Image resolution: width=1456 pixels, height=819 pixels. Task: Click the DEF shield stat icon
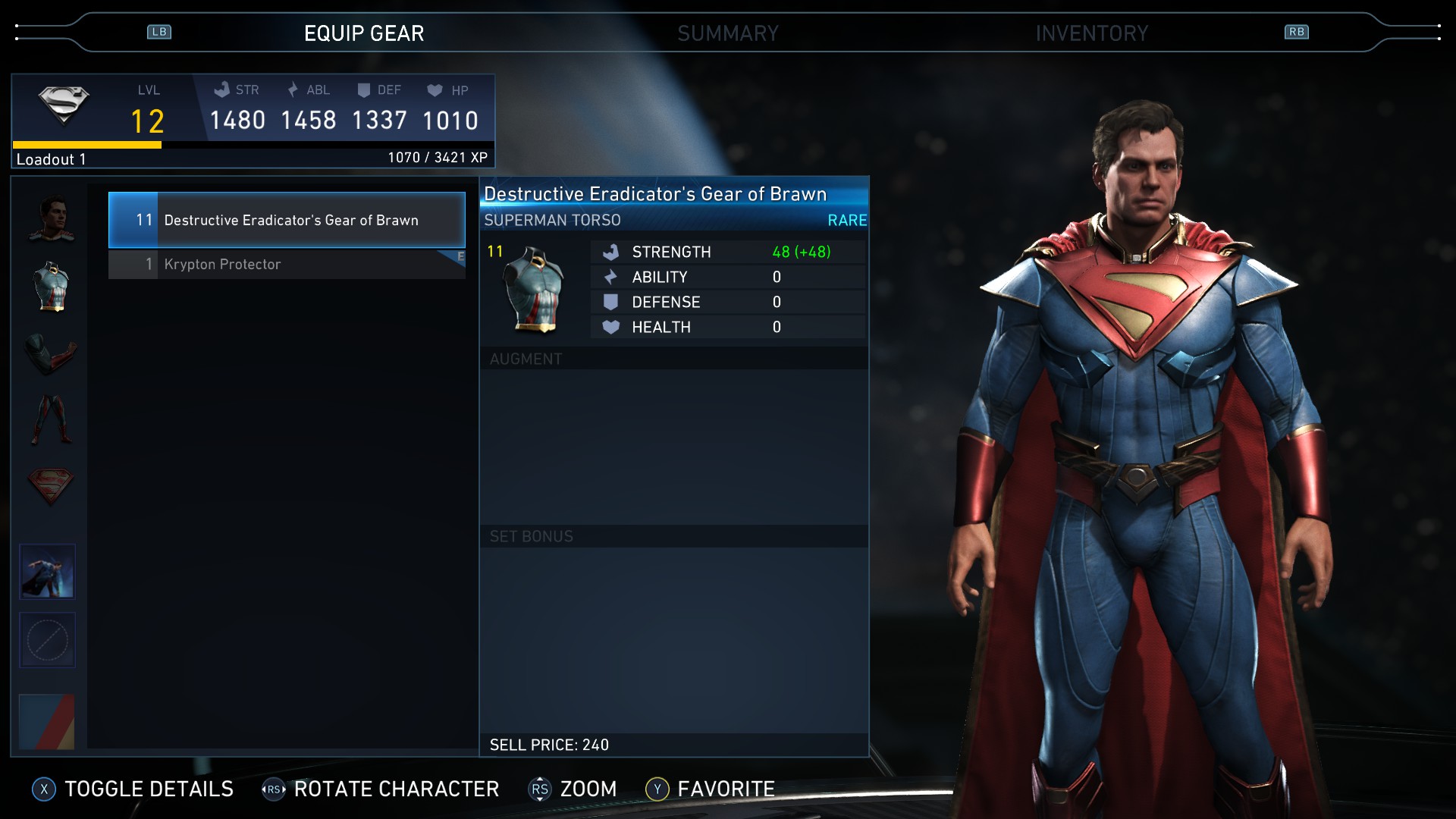pos(365,89)
